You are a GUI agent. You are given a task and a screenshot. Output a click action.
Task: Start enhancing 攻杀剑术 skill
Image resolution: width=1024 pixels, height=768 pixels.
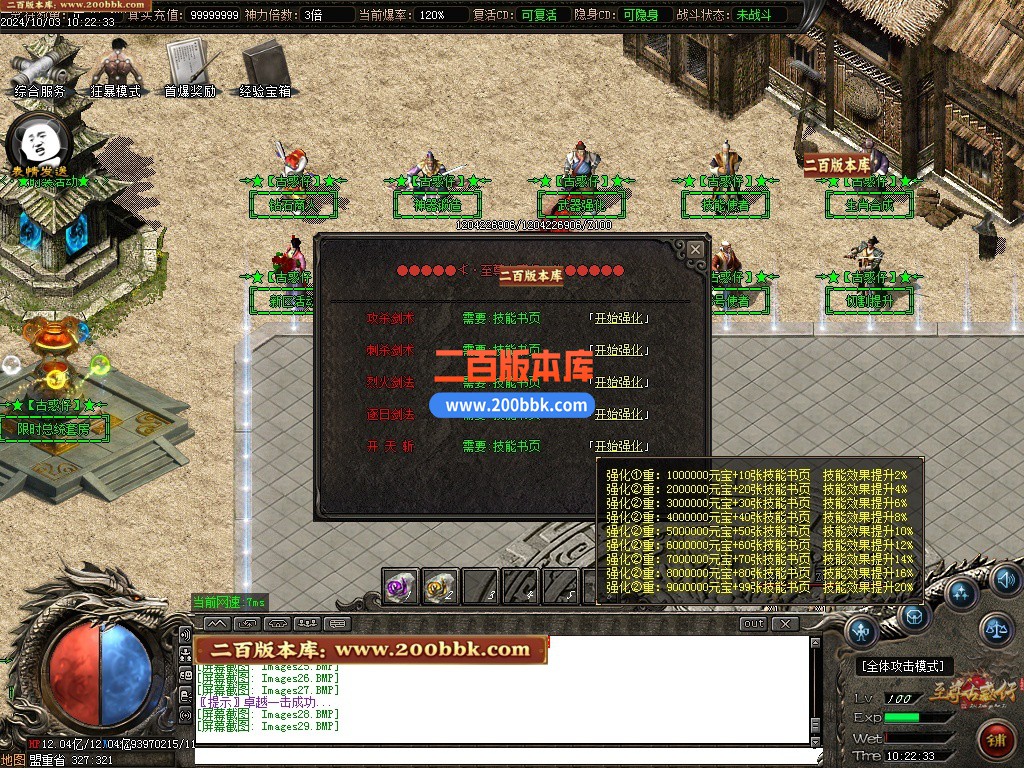(620, 319)
